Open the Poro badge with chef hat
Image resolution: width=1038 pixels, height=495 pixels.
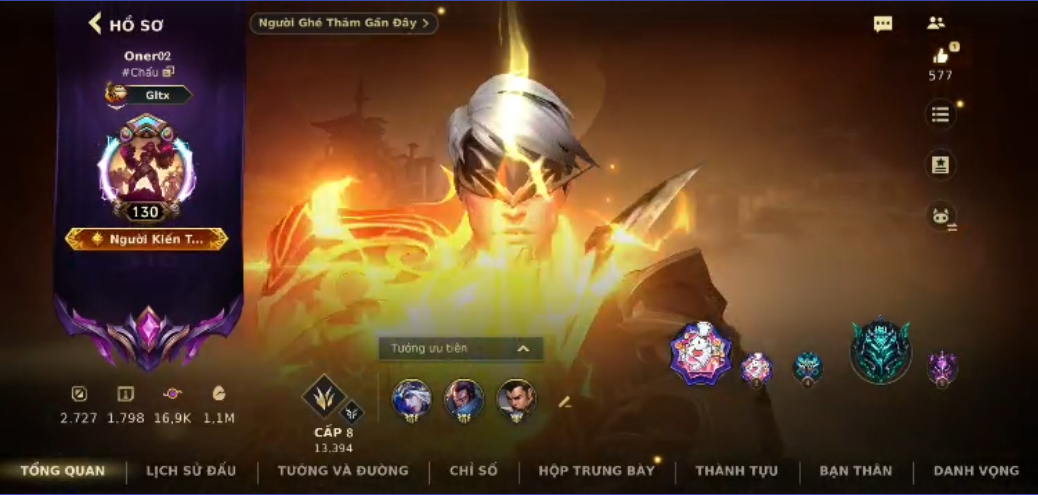point(700,353)
